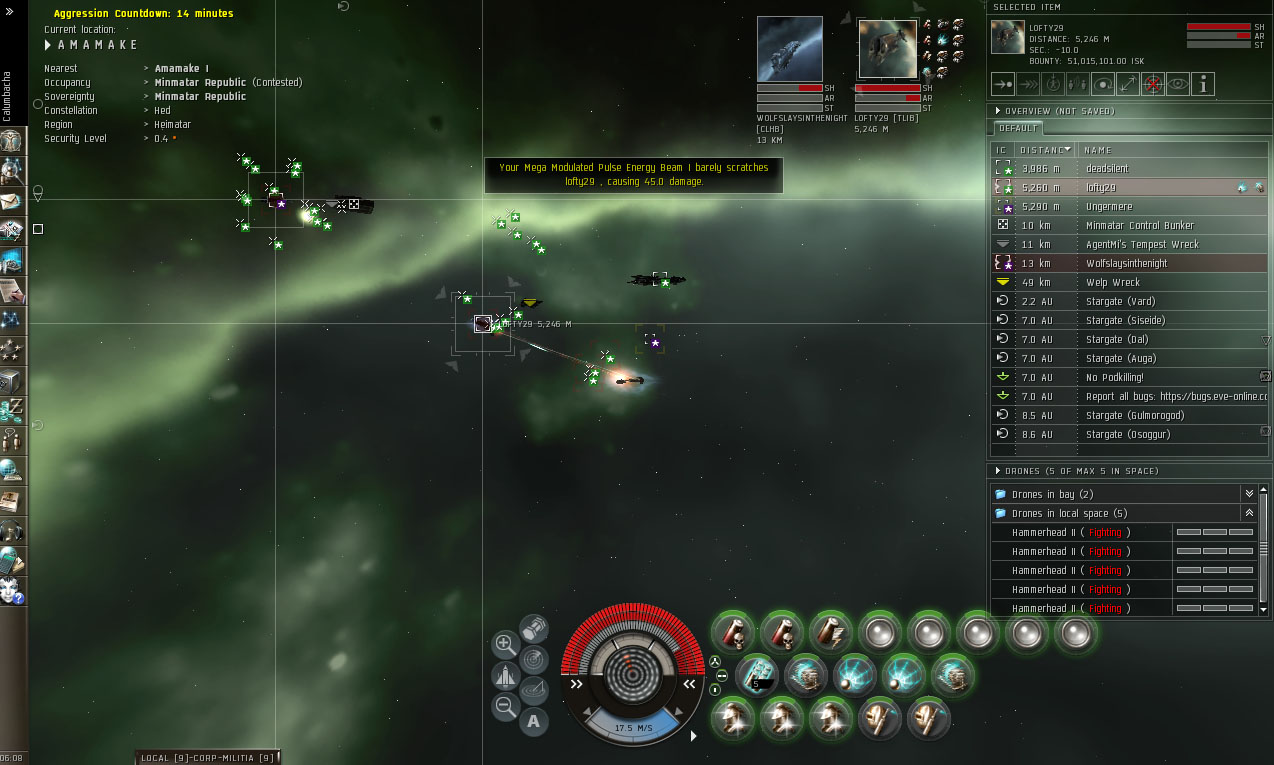Activate the look-at eye icon
This screenshot has height=765, width=1274.
coord(1178,84)
